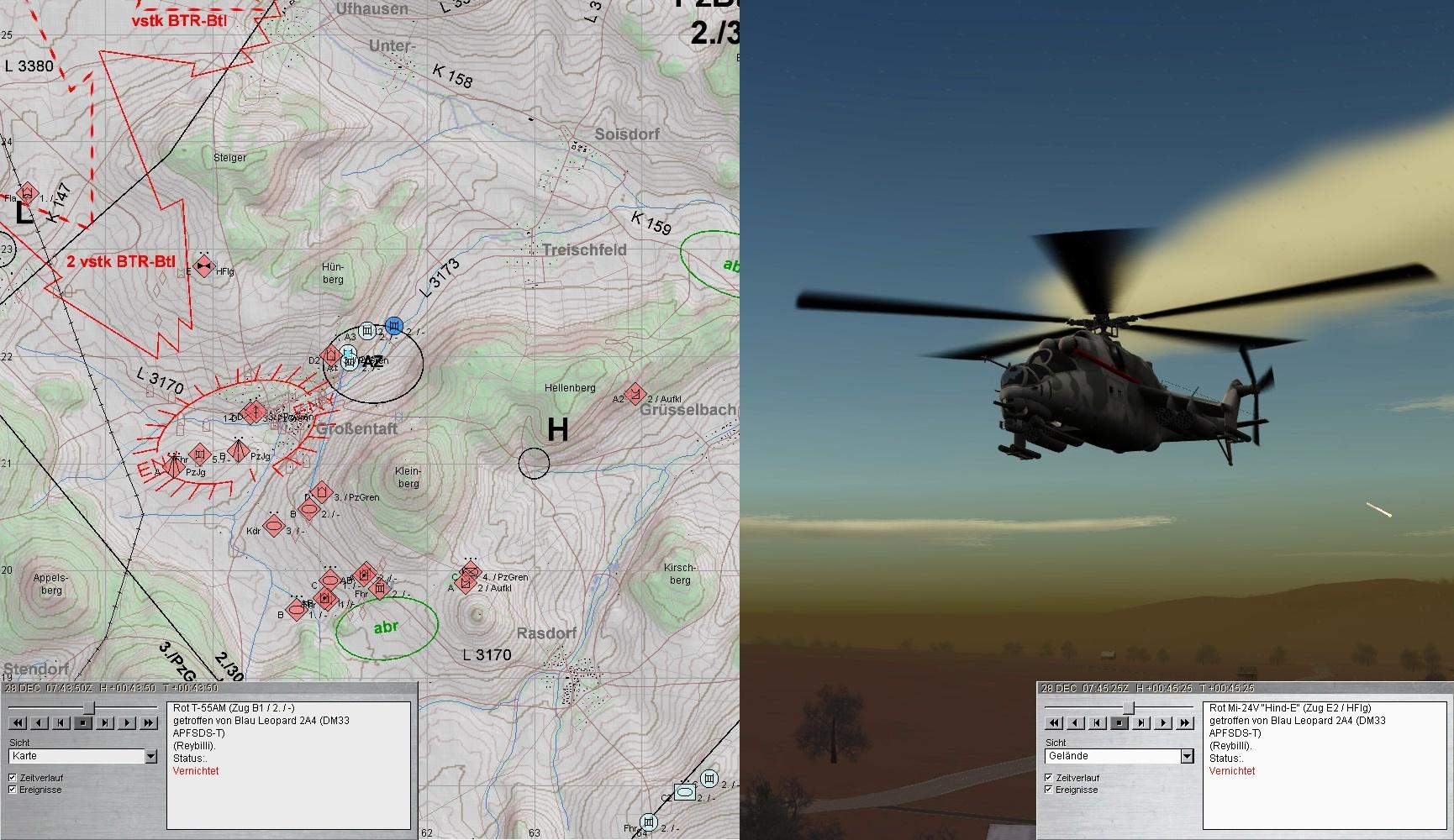Open the Sicht dropdown showing Gelände
Screen dimensions: 1454x840
(x=1187, y=757)
